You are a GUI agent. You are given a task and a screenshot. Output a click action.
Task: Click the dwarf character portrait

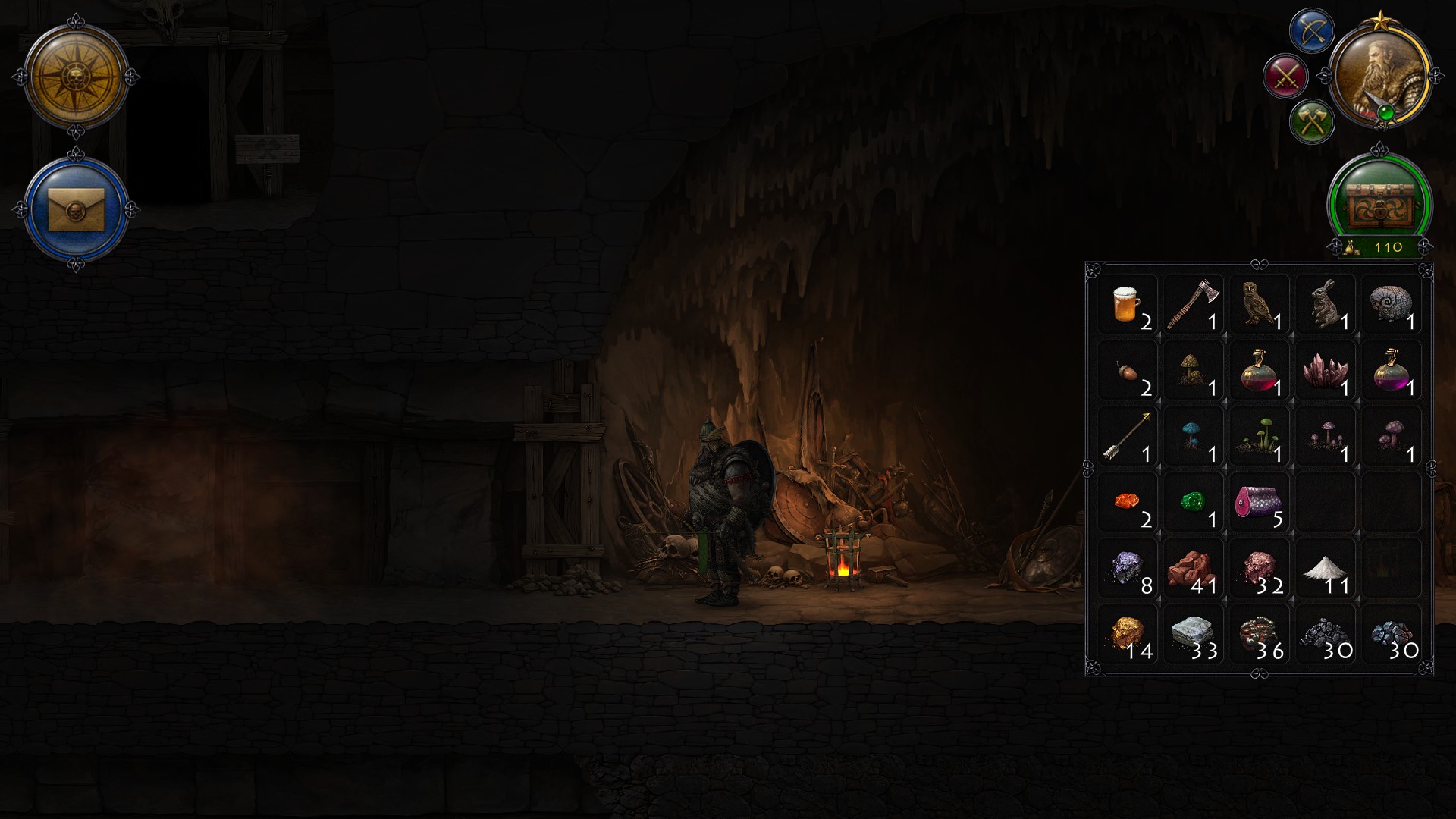pos(1379,77)
